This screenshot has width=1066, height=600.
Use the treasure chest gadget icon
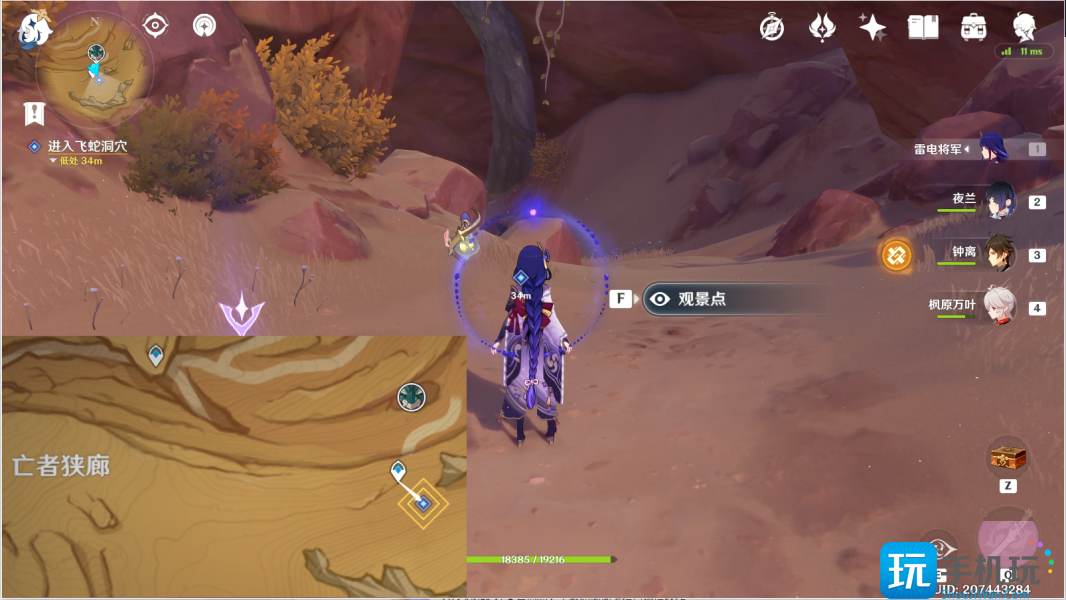[x=1008, y=458]
